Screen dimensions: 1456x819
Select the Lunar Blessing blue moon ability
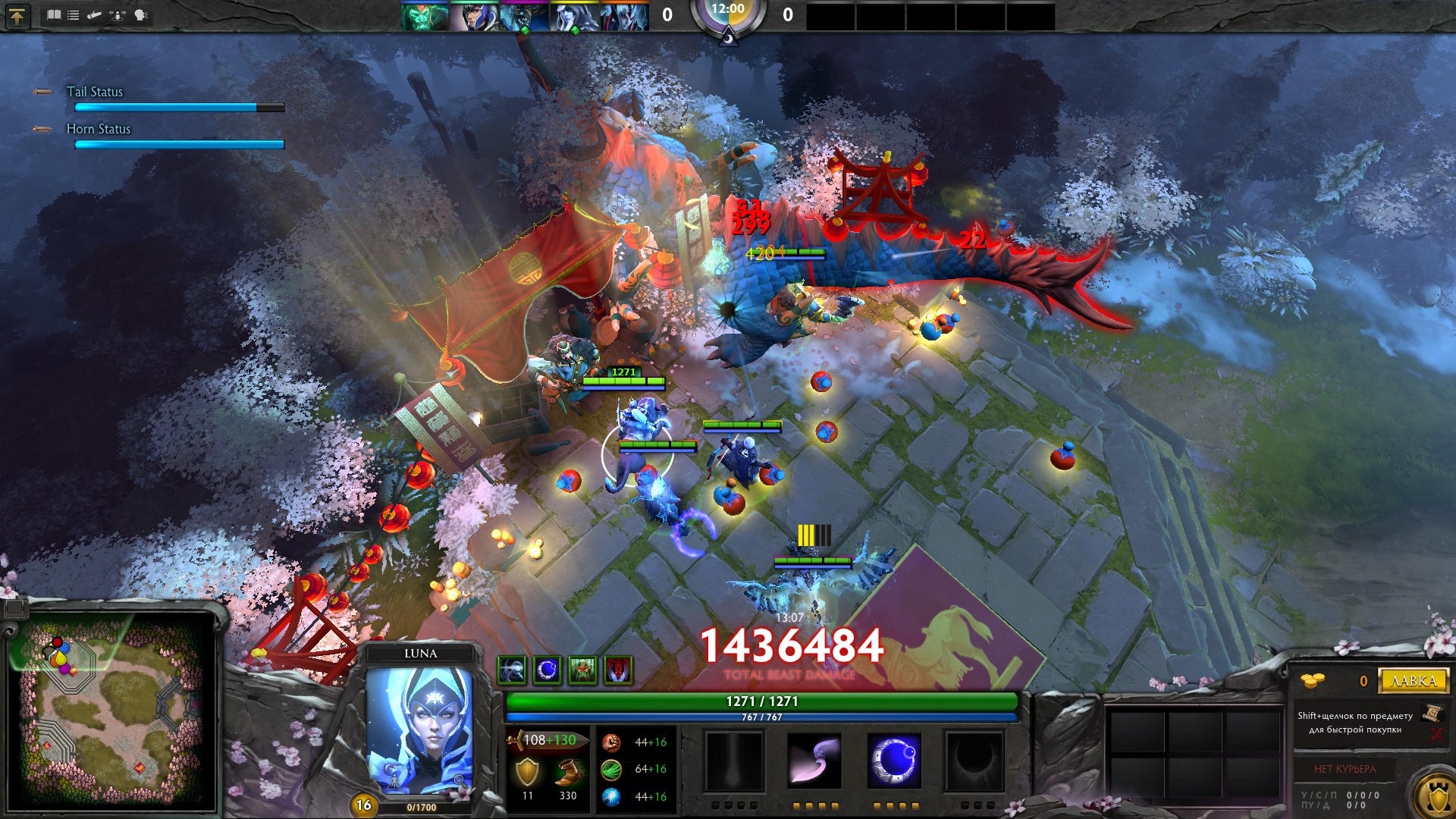(x=895, y=761)
